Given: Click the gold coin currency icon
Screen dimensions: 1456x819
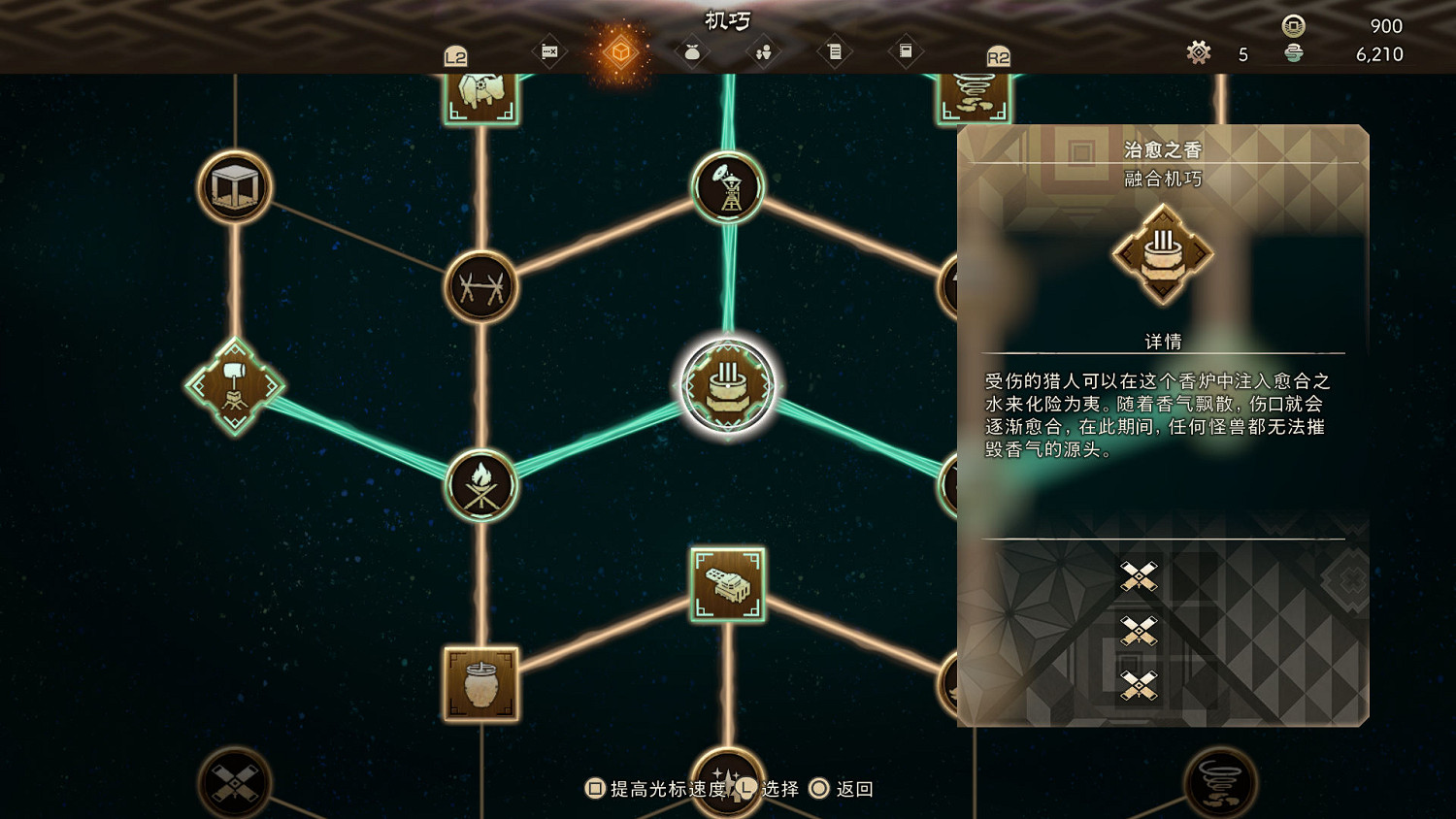Looking at the screenshot, I should point(1295,26).
